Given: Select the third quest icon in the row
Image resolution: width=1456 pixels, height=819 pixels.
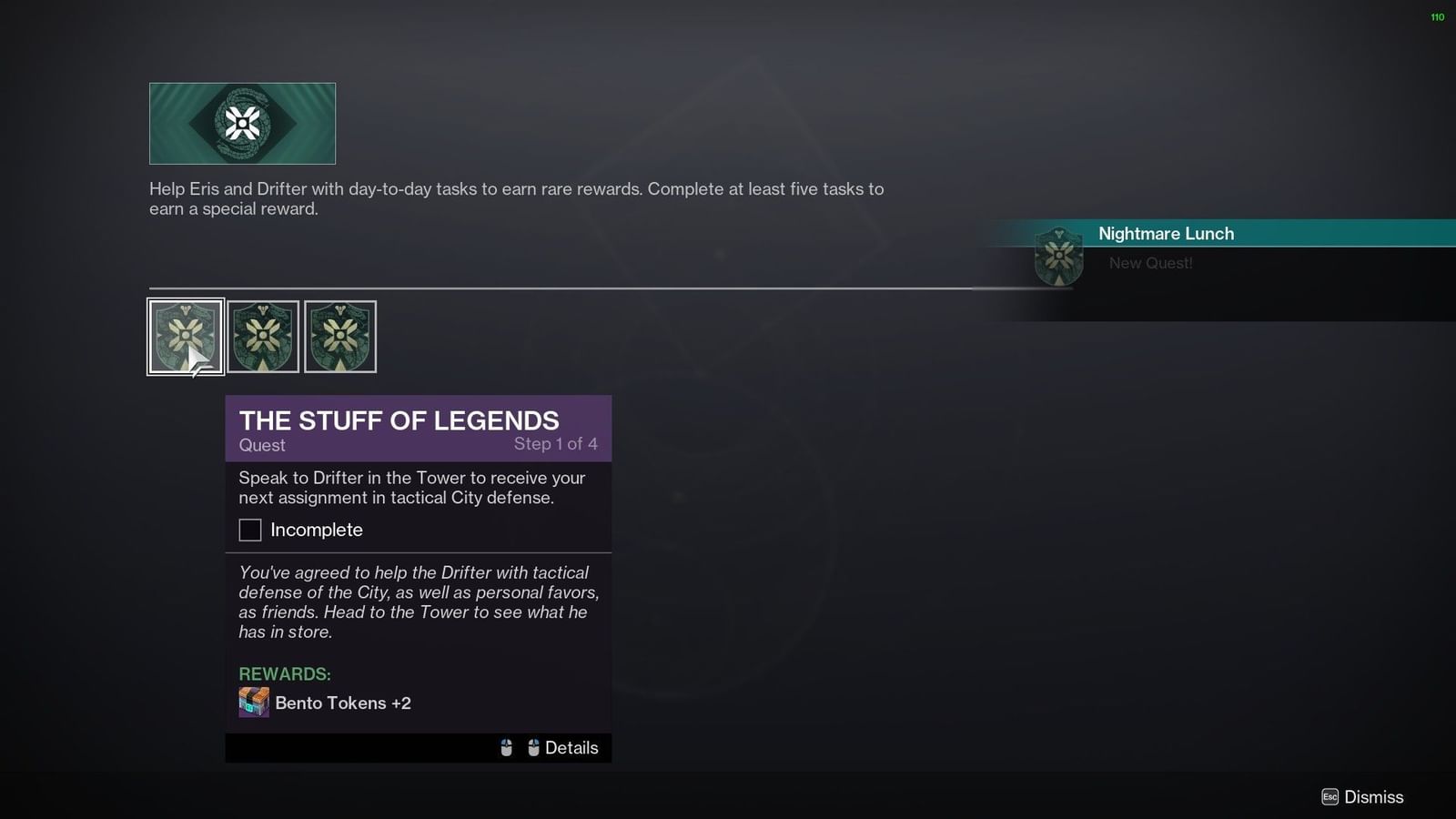Looking at the screenshot, I should pos(341,336).
